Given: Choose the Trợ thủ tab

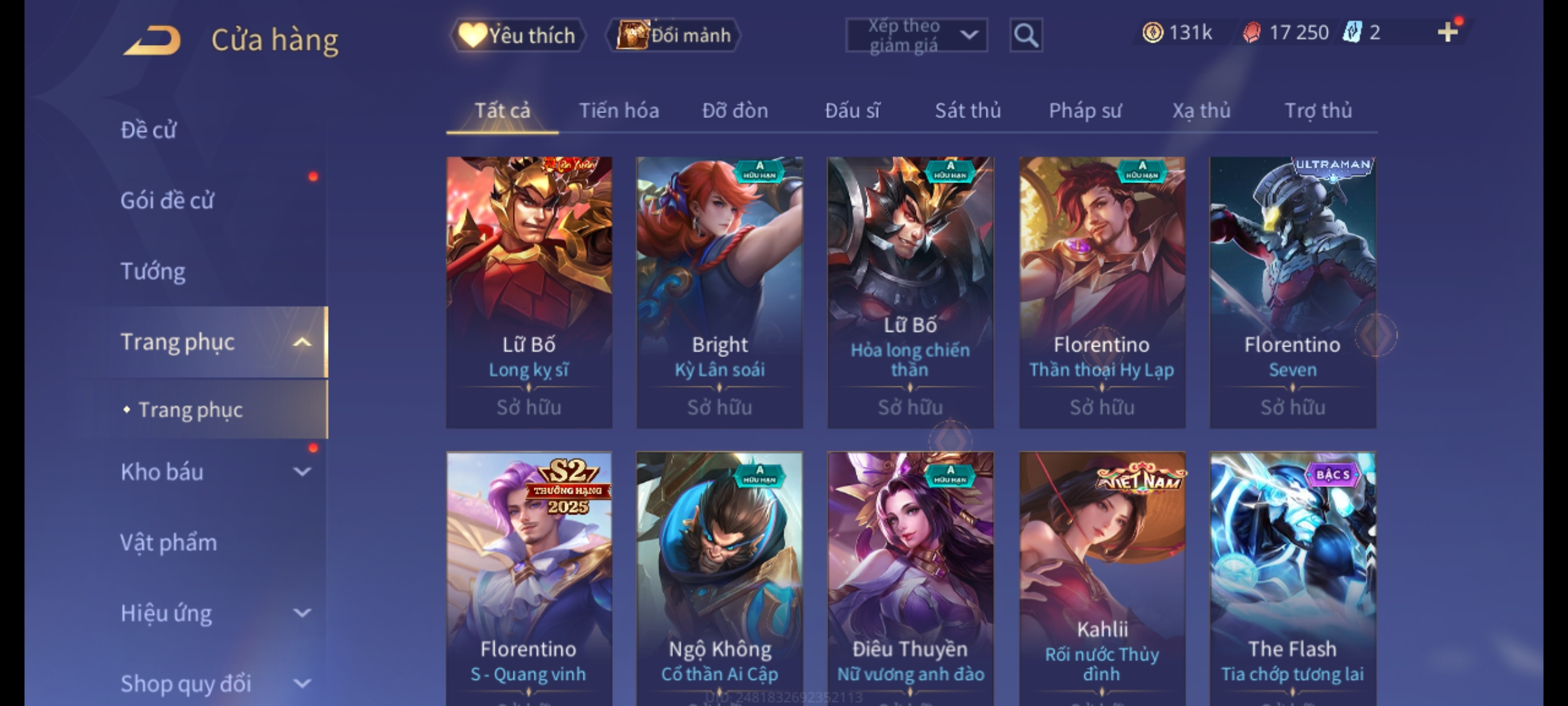Looking at the screenshot, I should pos(1318,110).
